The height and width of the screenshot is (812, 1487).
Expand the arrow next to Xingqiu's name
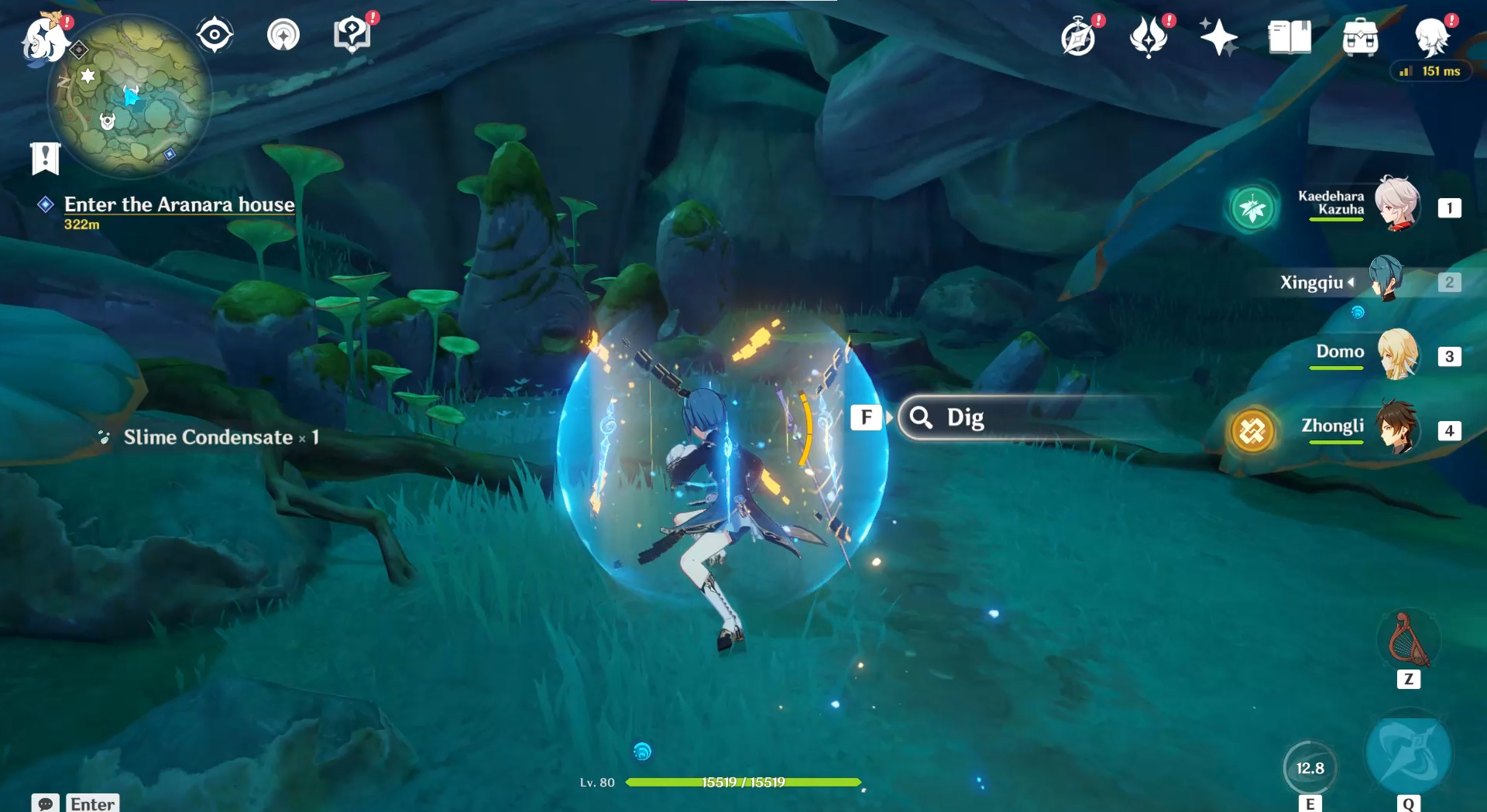pos(1350,282)
